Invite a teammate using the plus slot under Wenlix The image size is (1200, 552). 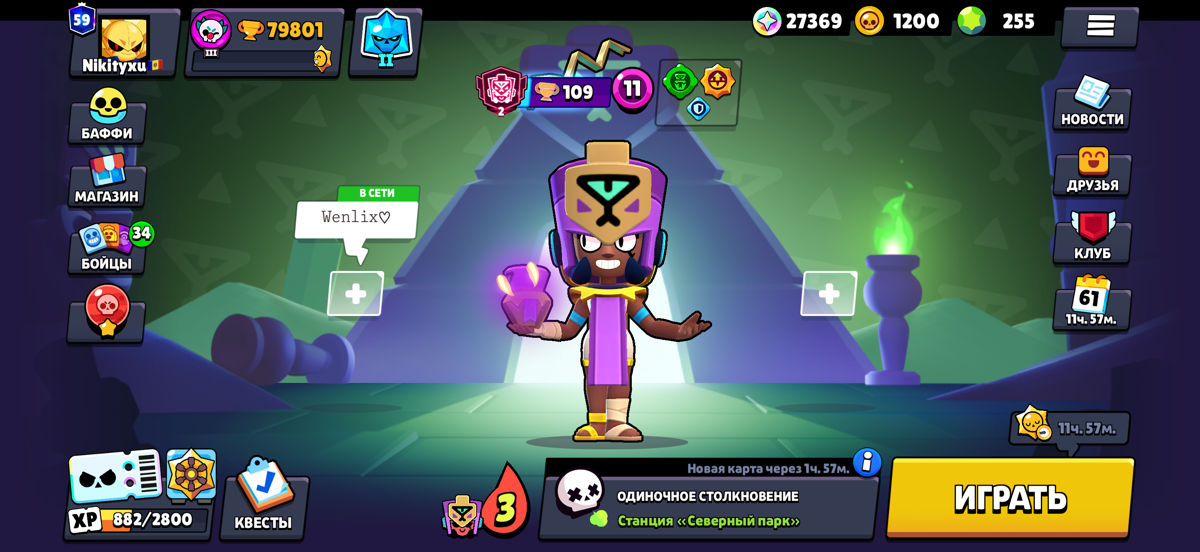tap(355, 294)
